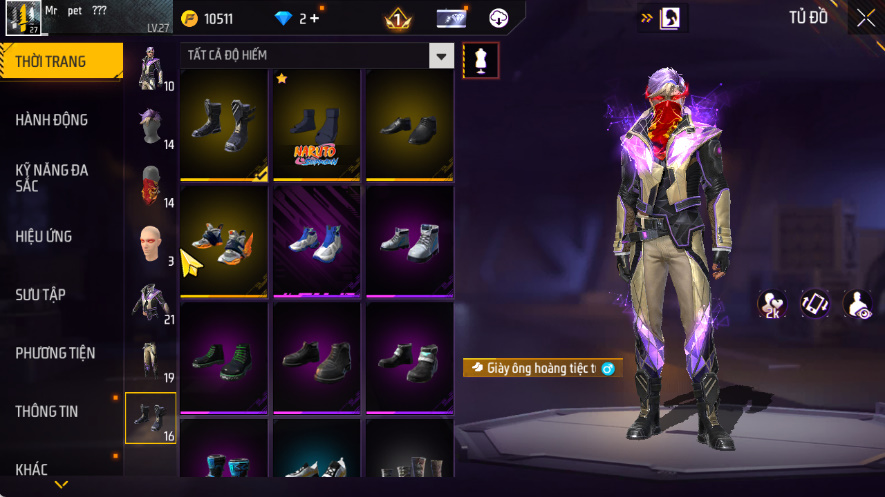Screen dimensions: 885x497
Task: Select the black and green shoes item
Action: tap(223, 357)
